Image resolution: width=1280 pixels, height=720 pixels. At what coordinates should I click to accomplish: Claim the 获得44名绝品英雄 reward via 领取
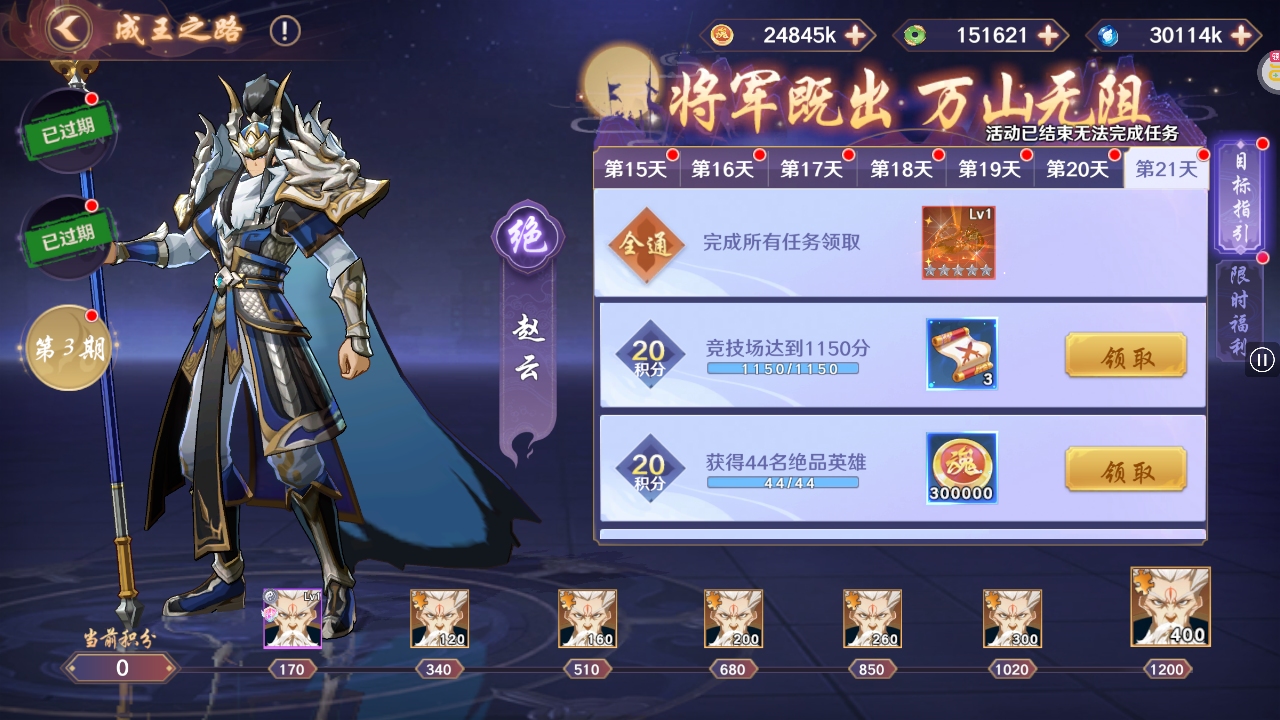pos(1126,469)
